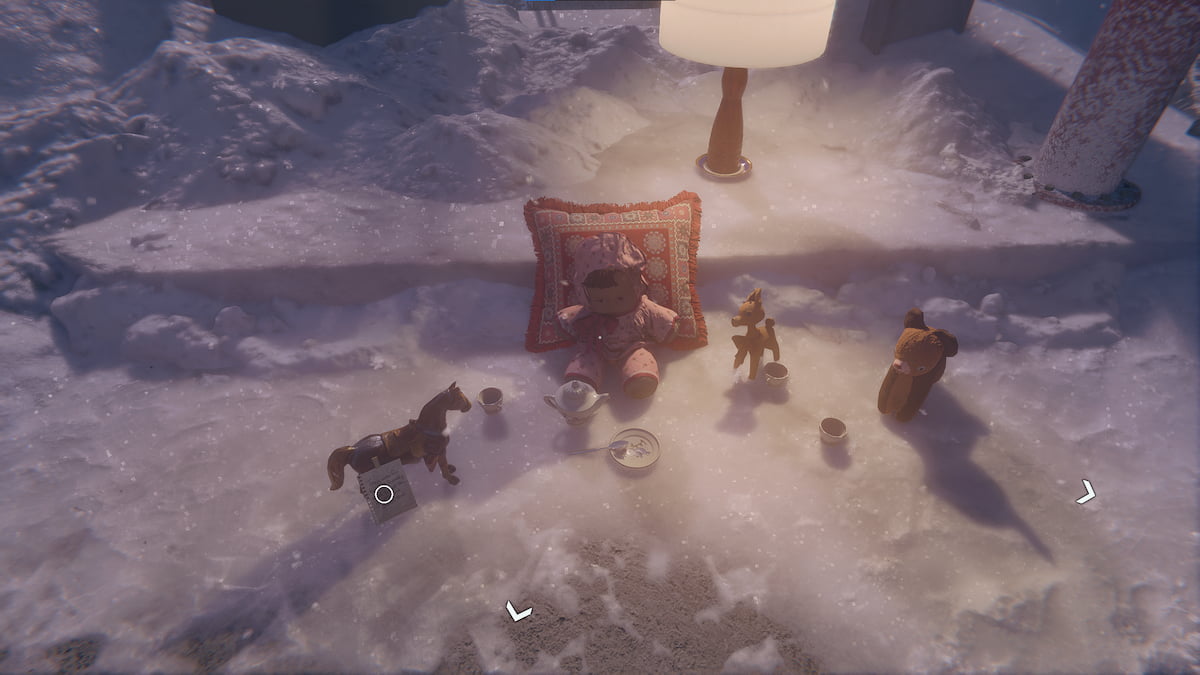Choose the downward-pointing chevron navigation arrow
The image size is (1200, 675).
518,610
